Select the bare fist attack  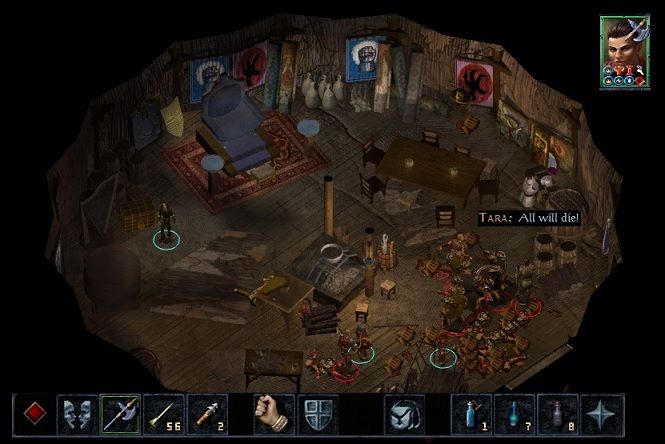(271, 412)
